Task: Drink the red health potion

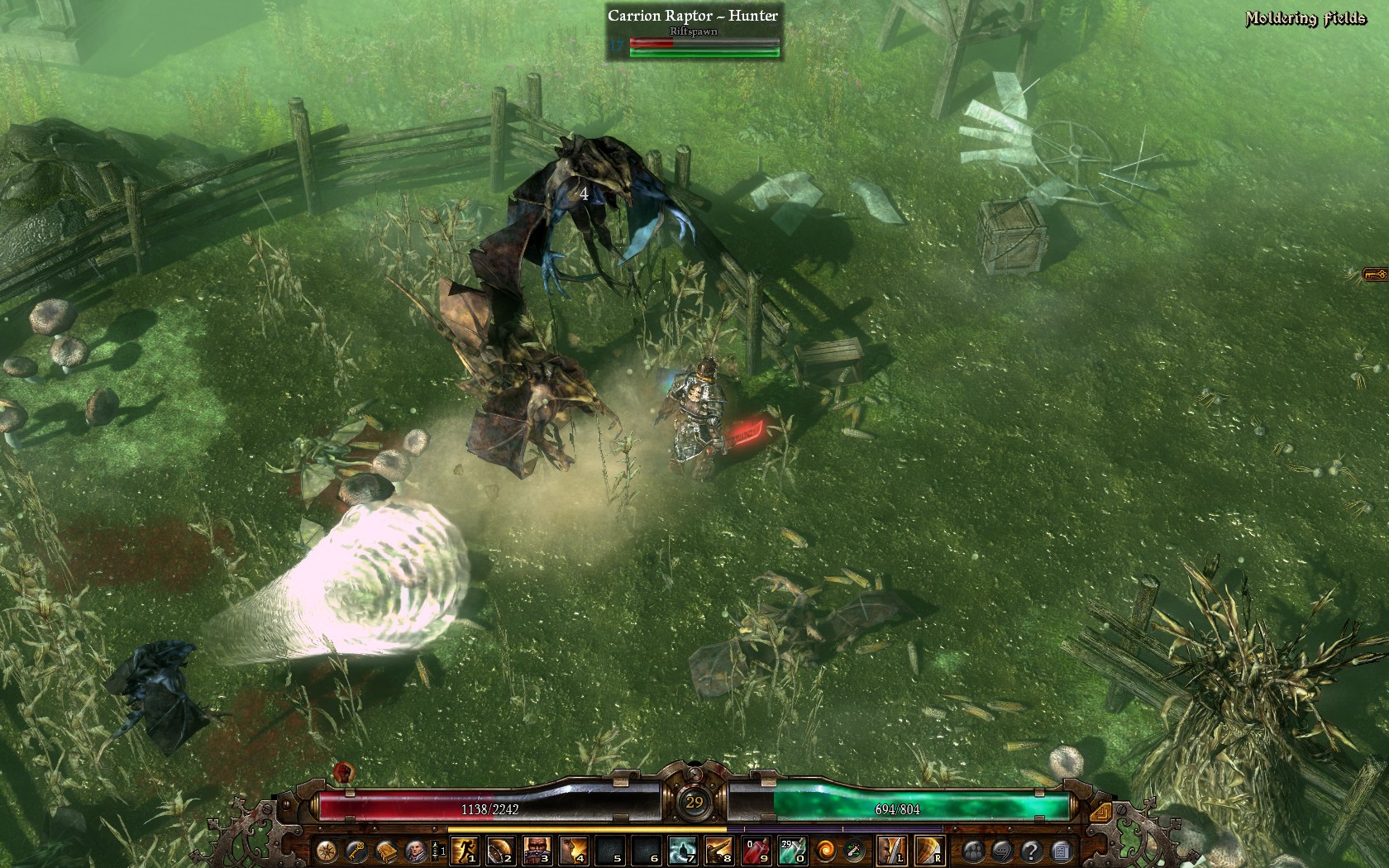Action: coord(756,850)
